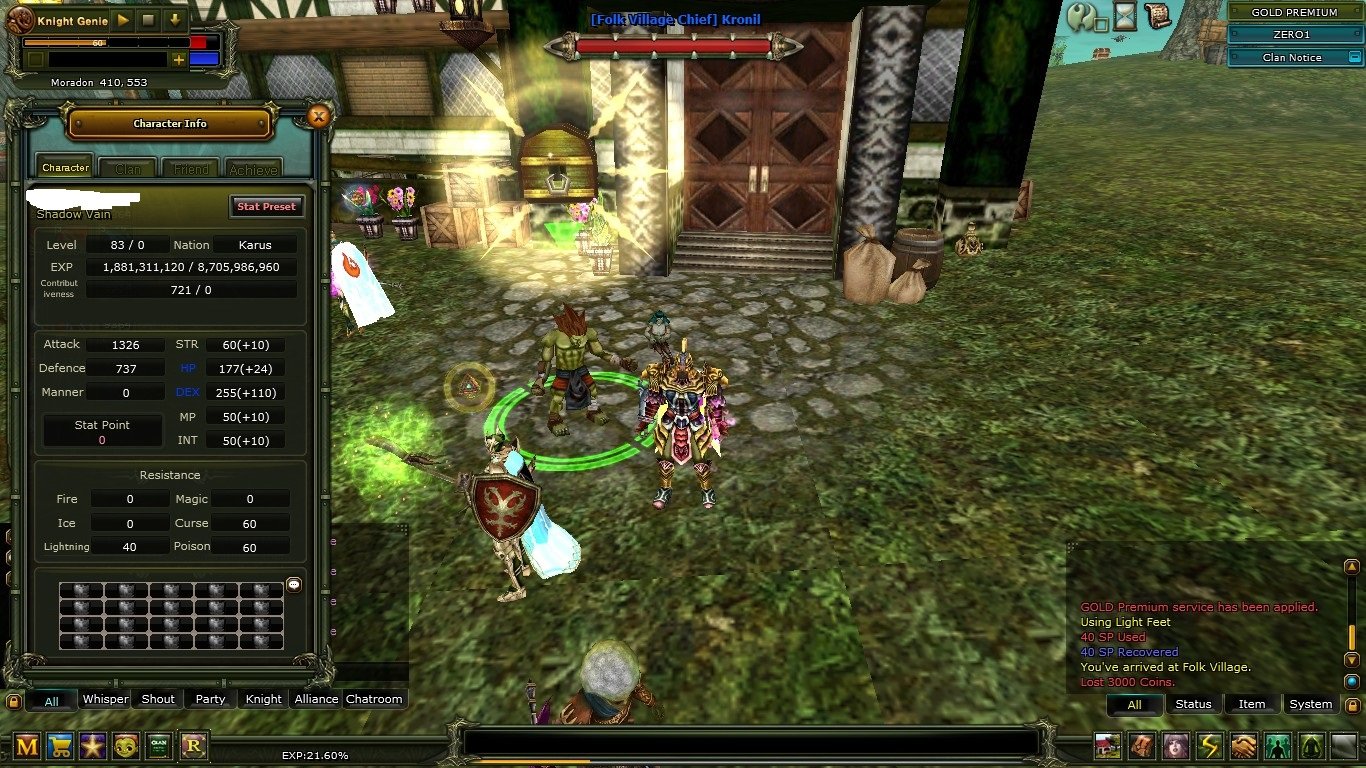Click the gold M menu icon
The width and height of the screenshot is (1366, 768).
pyautogui.click(x=27, y=745)
